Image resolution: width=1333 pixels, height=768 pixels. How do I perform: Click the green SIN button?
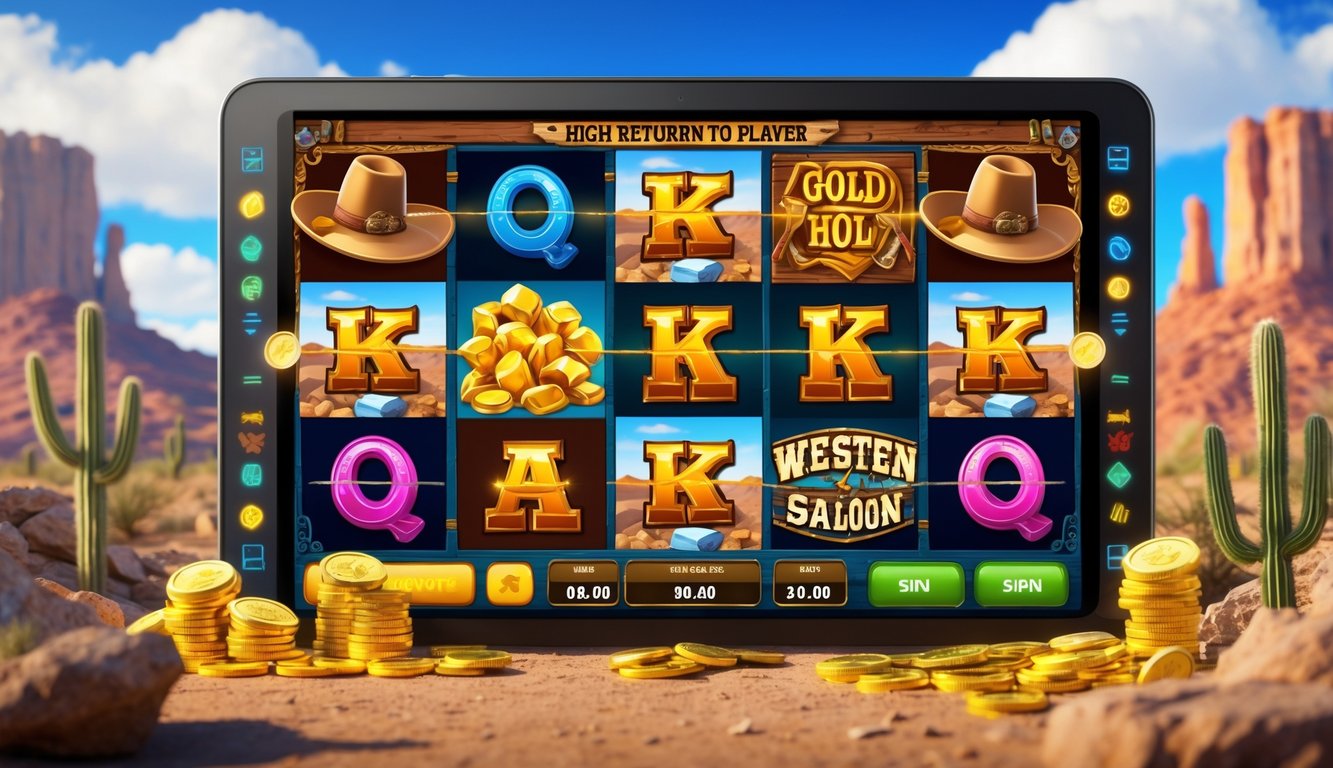916,585
